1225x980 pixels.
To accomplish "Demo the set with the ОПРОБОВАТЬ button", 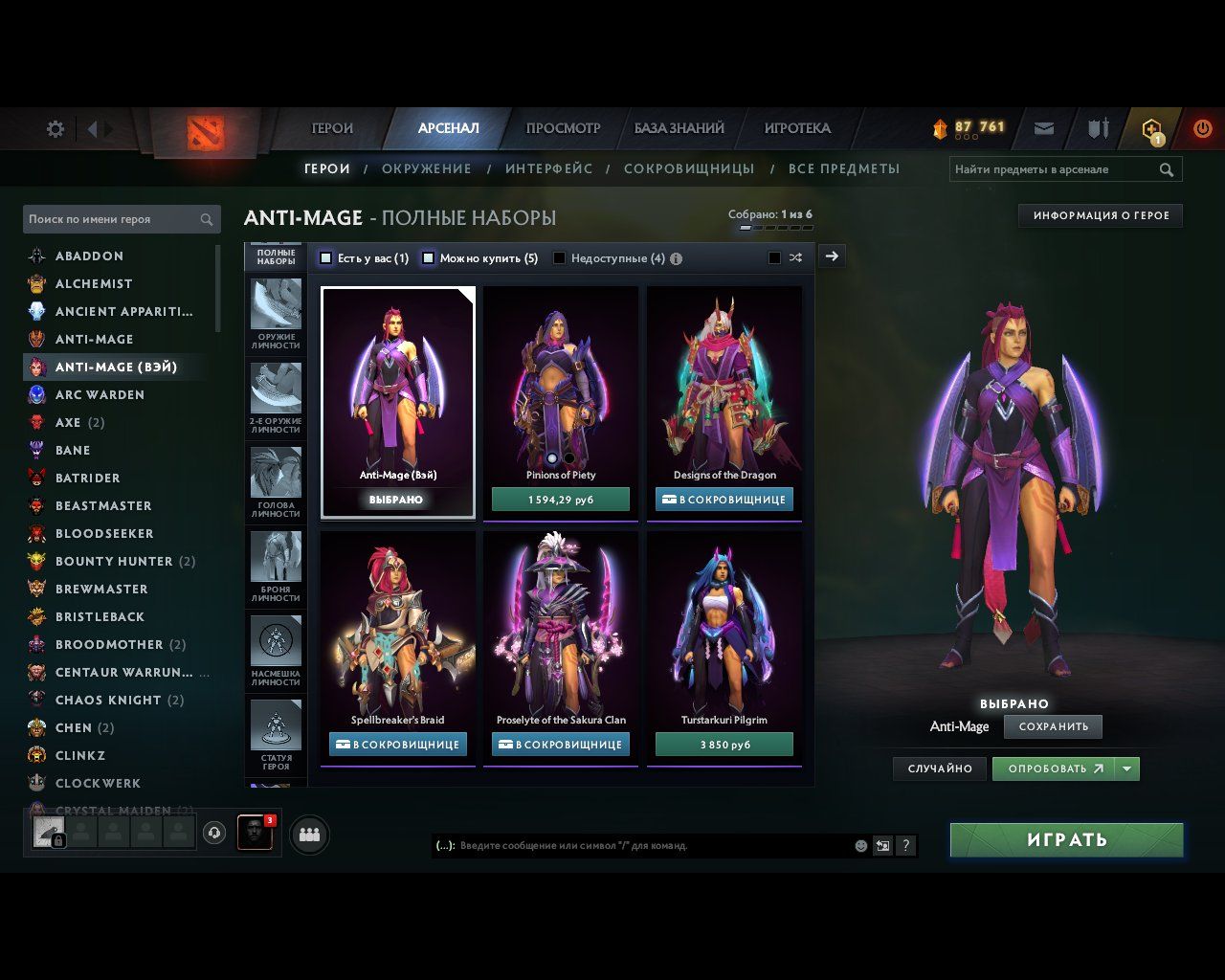I will coord(1054,768).
